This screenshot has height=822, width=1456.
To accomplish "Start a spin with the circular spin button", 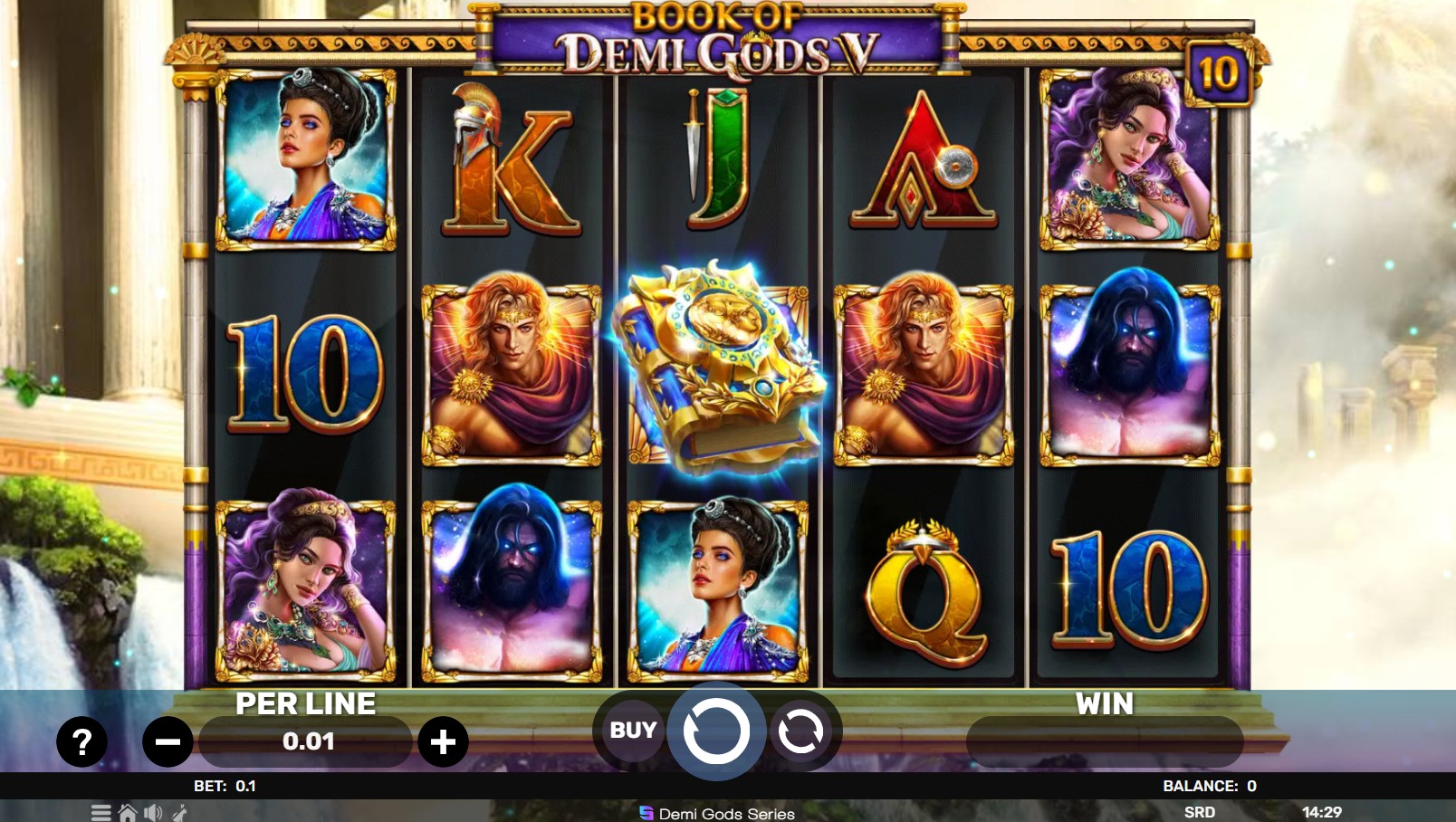I will (x=716, y=731).
